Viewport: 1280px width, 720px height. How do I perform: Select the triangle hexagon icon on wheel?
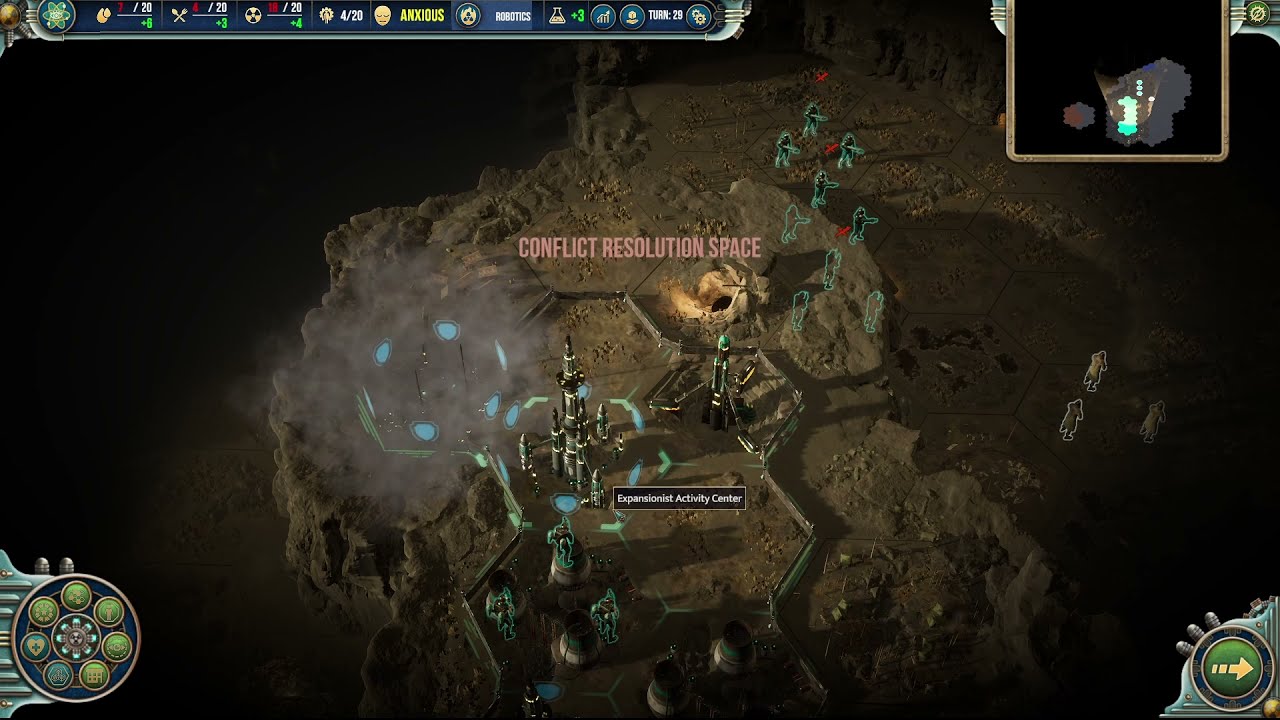coord(58,675)
